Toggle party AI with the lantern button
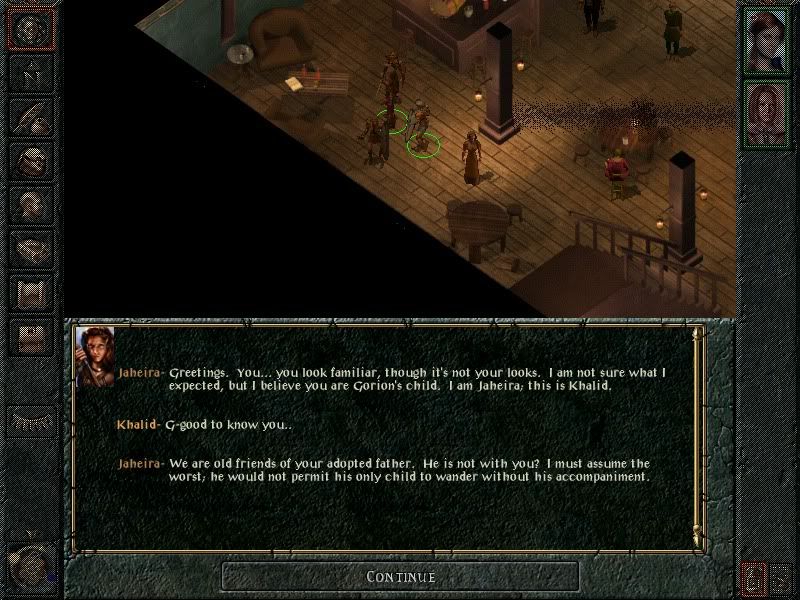The image size is (800, 600). point(753,577)
